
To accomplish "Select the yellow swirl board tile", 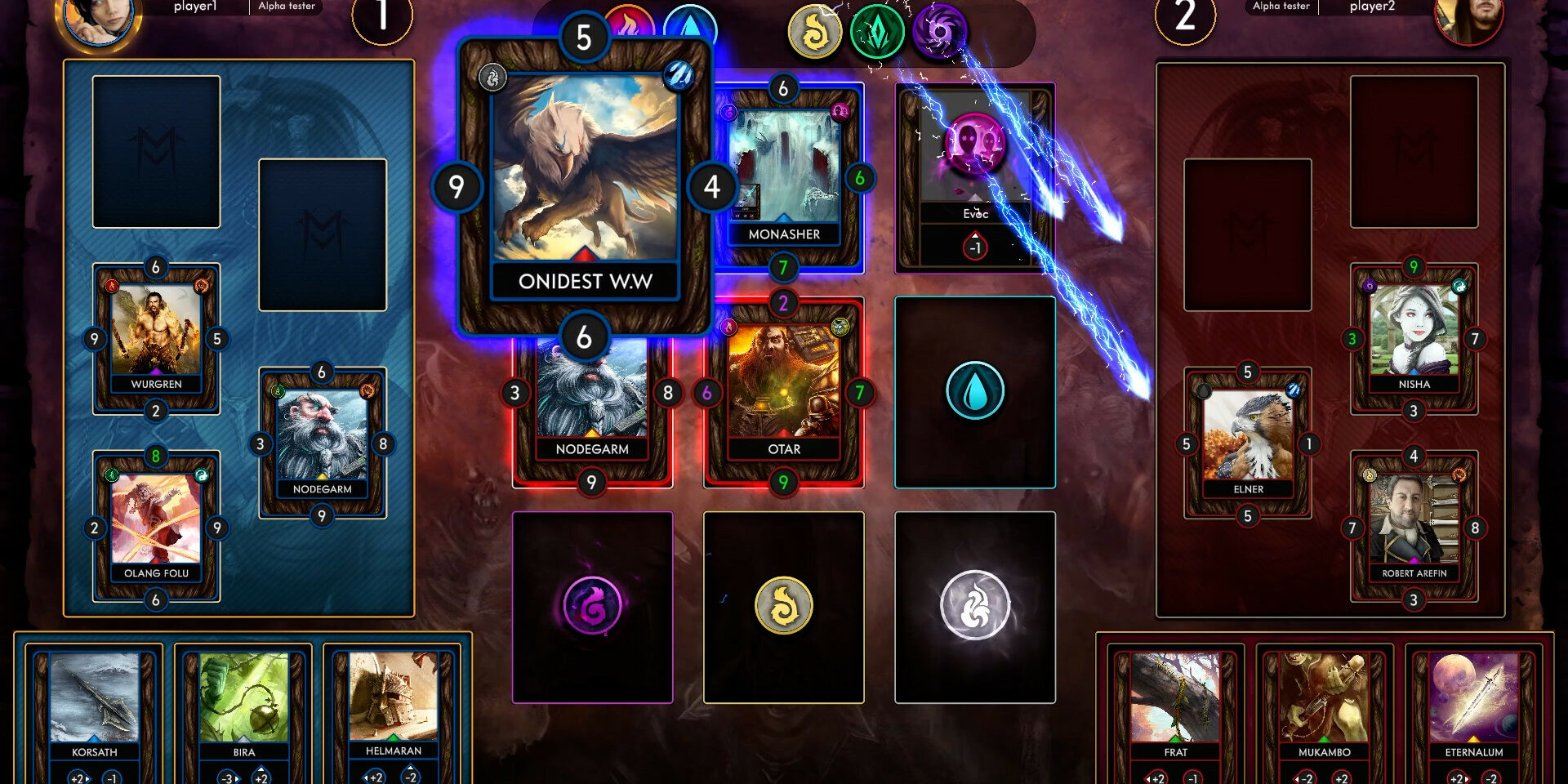I will click(783, 607).
